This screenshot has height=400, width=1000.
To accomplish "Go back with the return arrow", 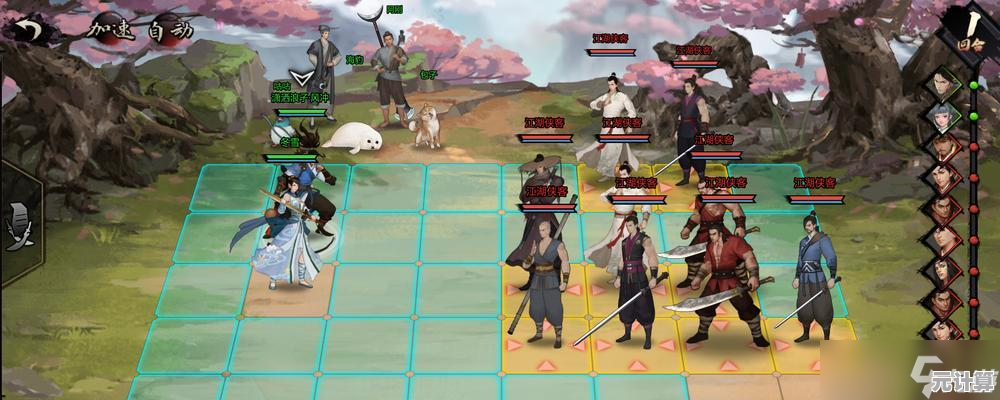I will click(30, 29).
